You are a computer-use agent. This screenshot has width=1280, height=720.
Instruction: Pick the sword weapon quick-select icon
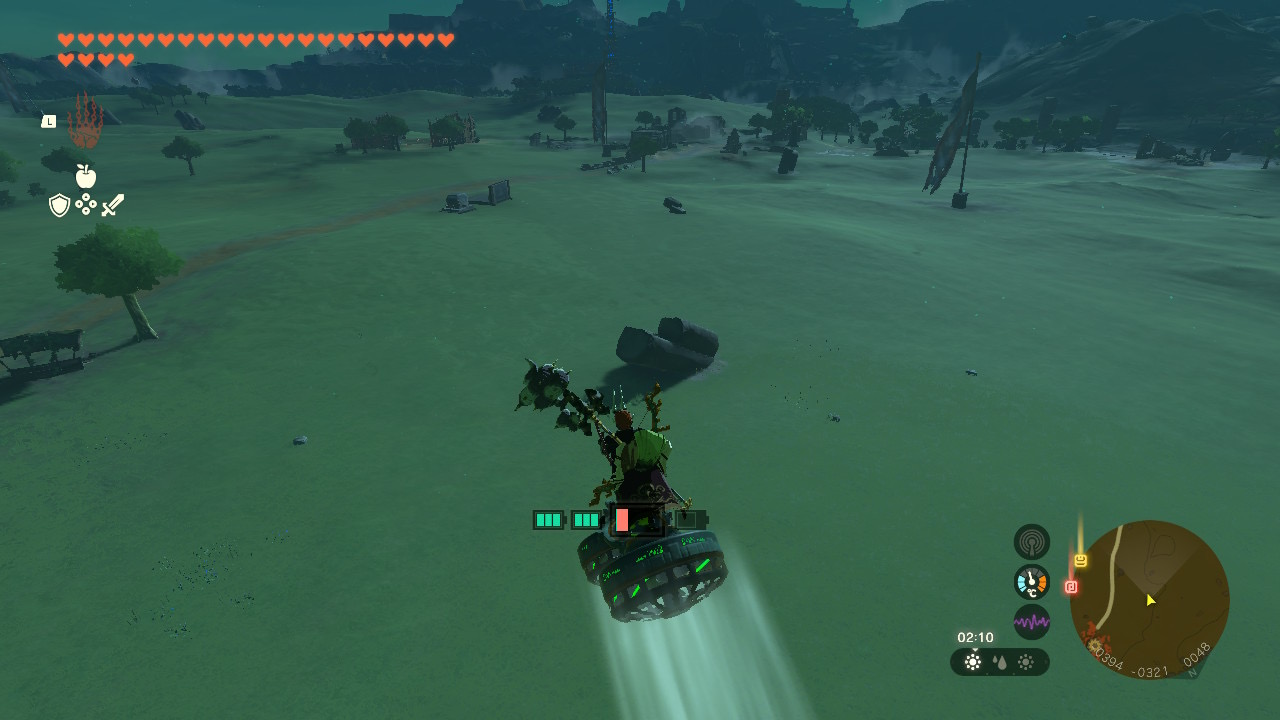coord(112,205)
